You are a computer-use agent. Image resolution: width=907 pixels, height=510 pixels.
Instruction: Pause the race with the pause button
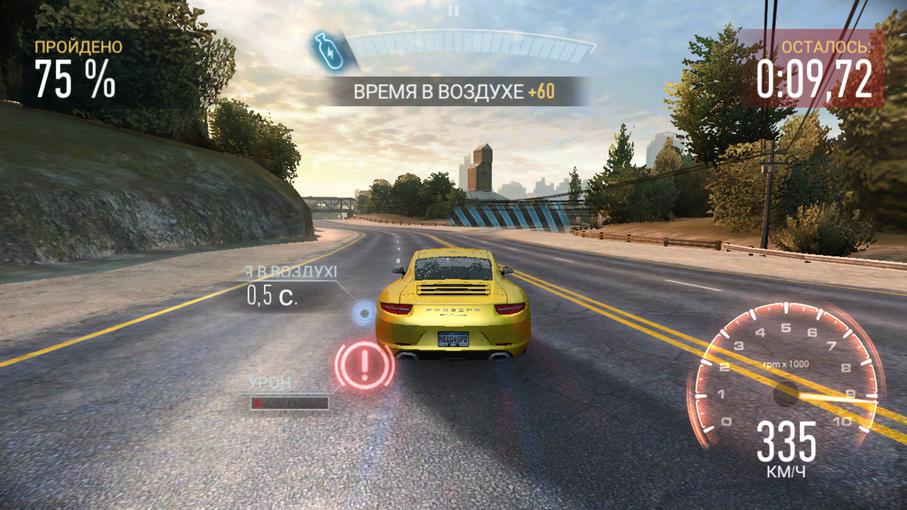(453, 11)
